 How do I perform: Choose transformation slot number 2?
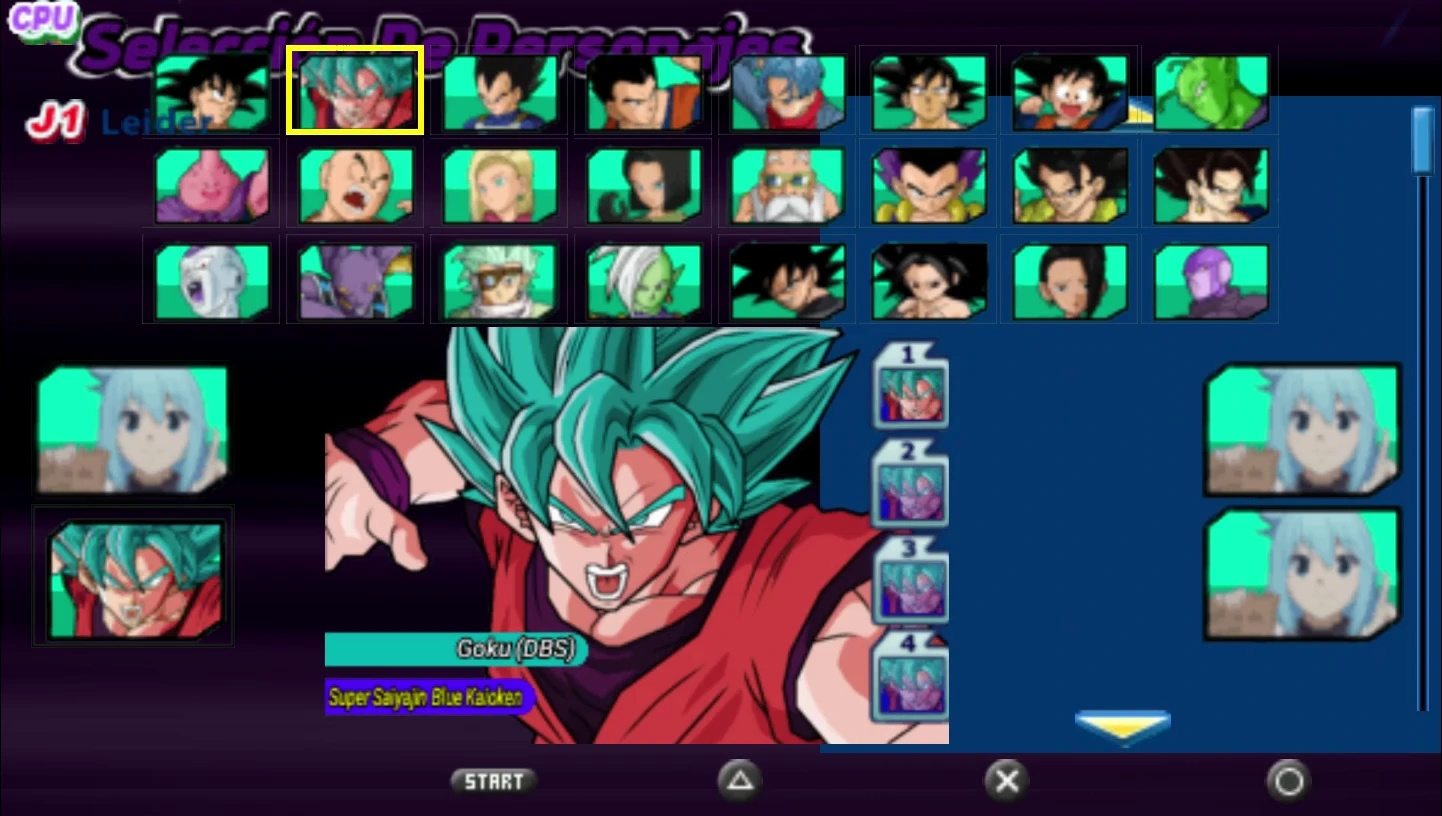coord(910,485)
